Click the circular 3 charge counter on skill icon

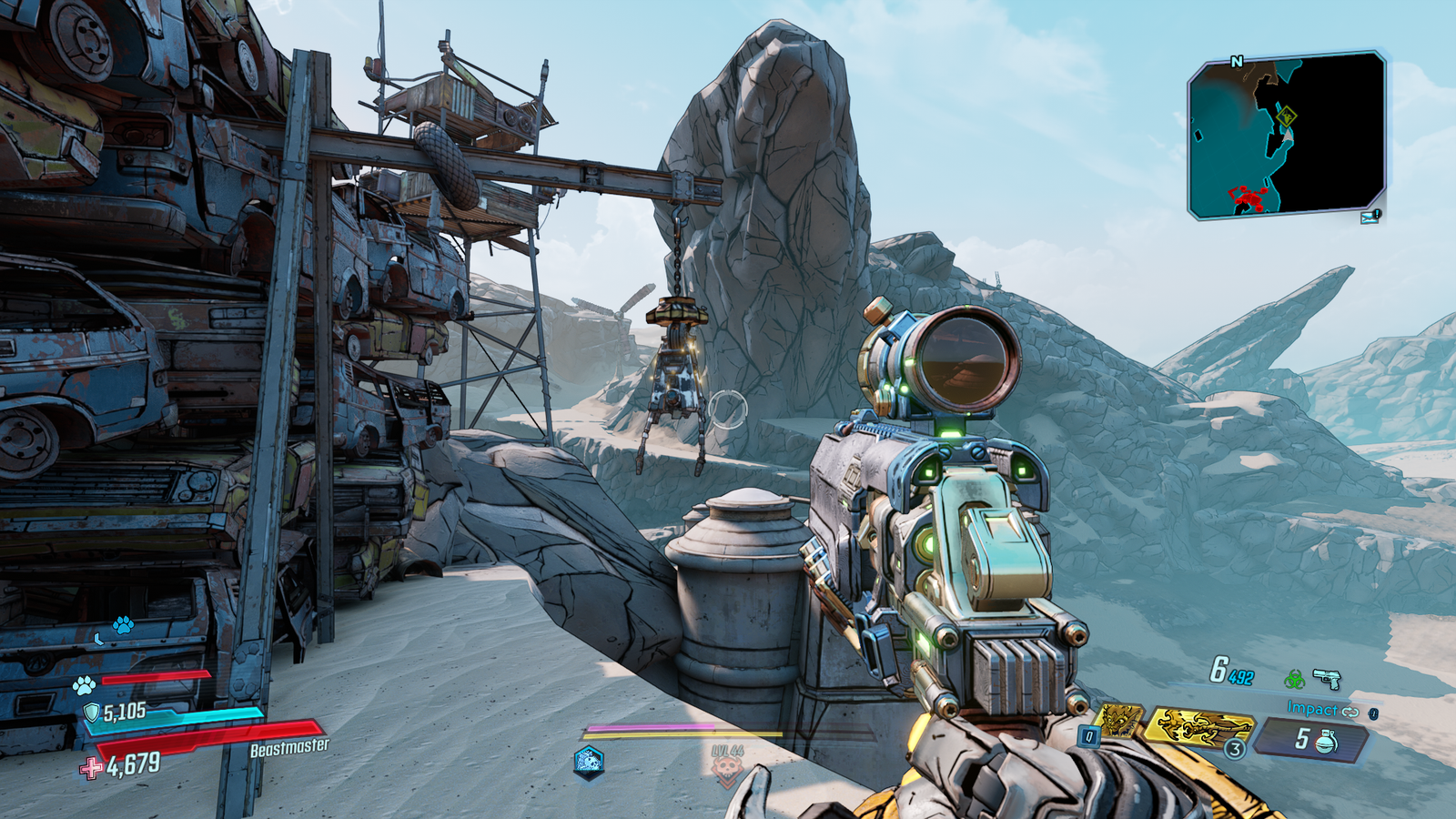coord(1235,750)
